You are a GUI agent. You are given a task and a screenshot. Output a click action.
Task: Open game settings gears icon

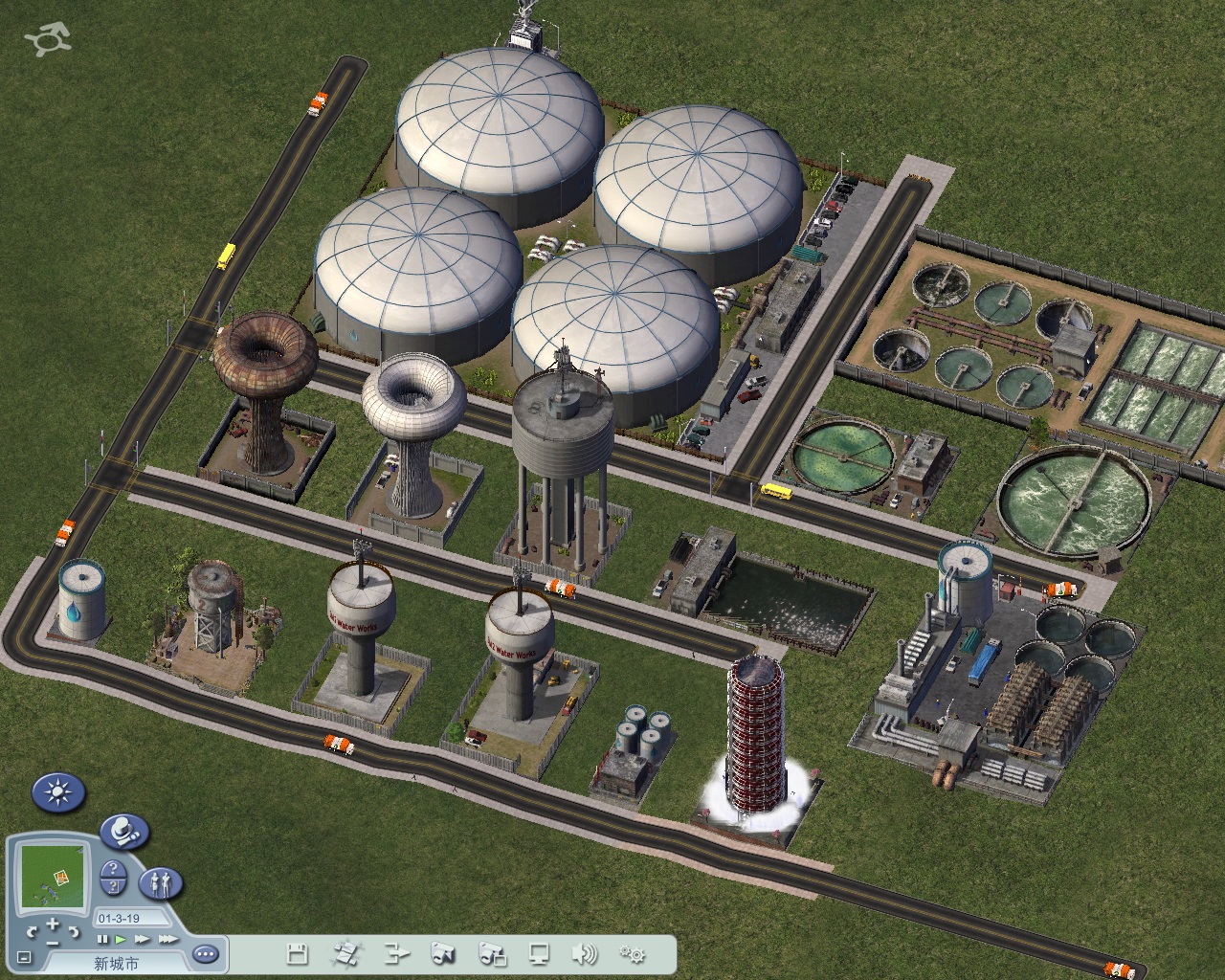632,953
